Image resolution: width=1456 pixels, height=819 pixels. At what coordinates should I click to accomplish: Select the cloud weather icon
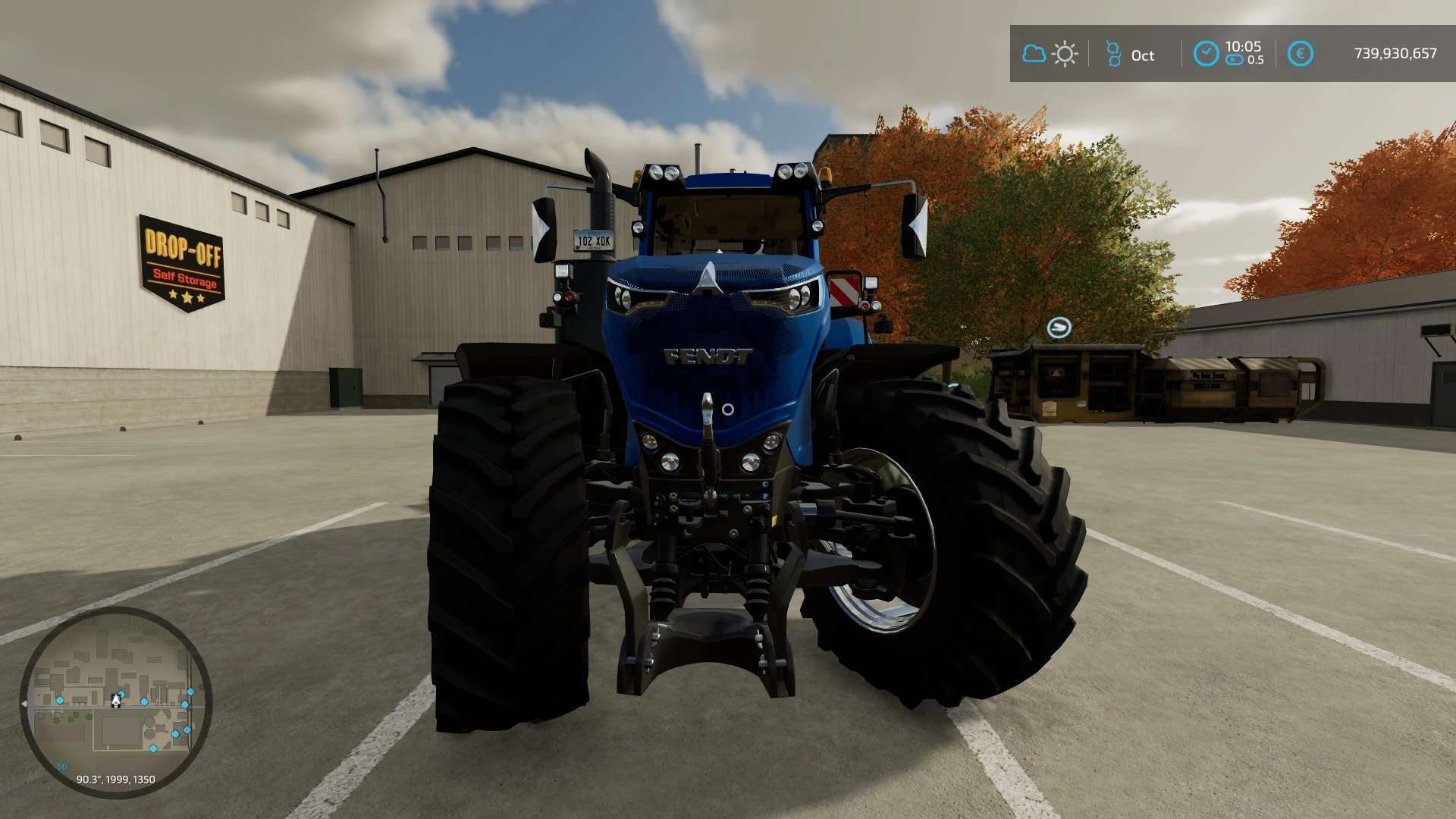click(x=1034, y=54)
